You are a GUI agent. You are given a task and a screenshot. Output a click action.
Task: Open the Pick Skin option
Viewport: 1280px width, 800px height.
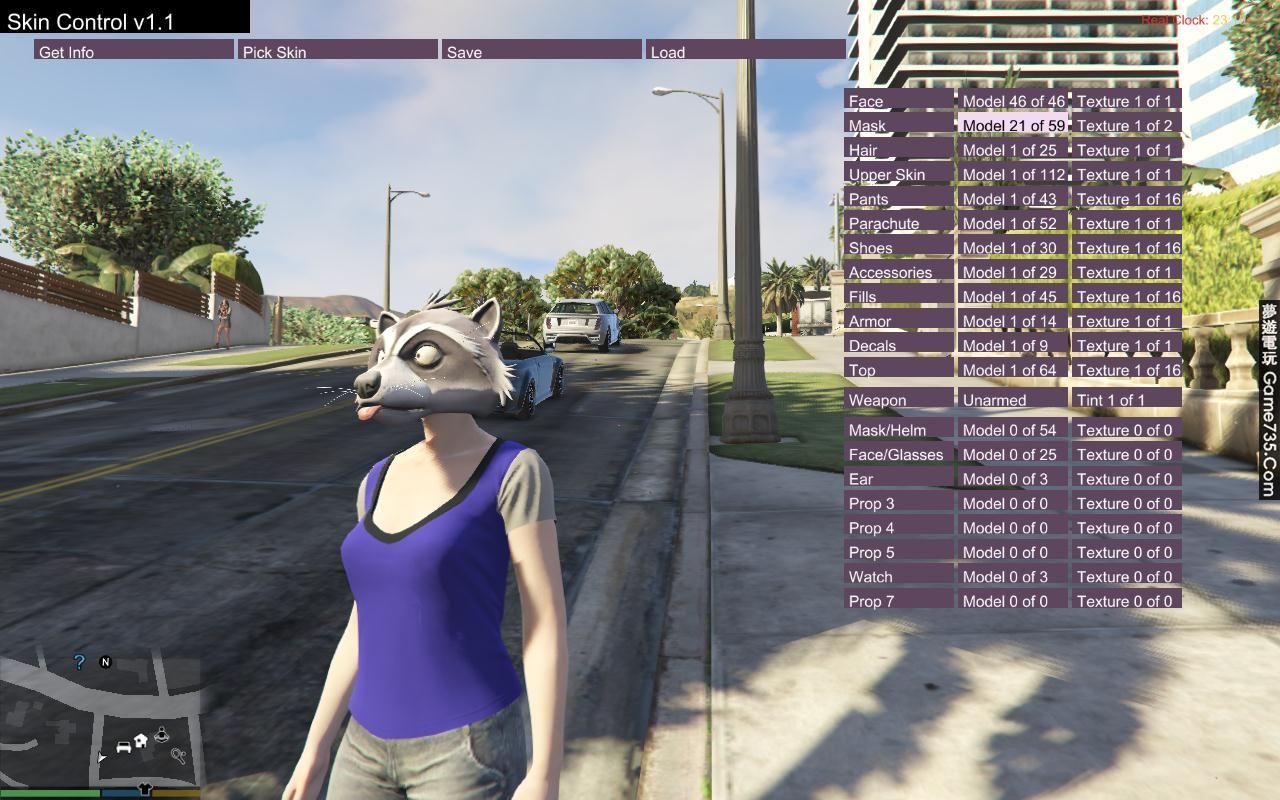pos(338,50)
